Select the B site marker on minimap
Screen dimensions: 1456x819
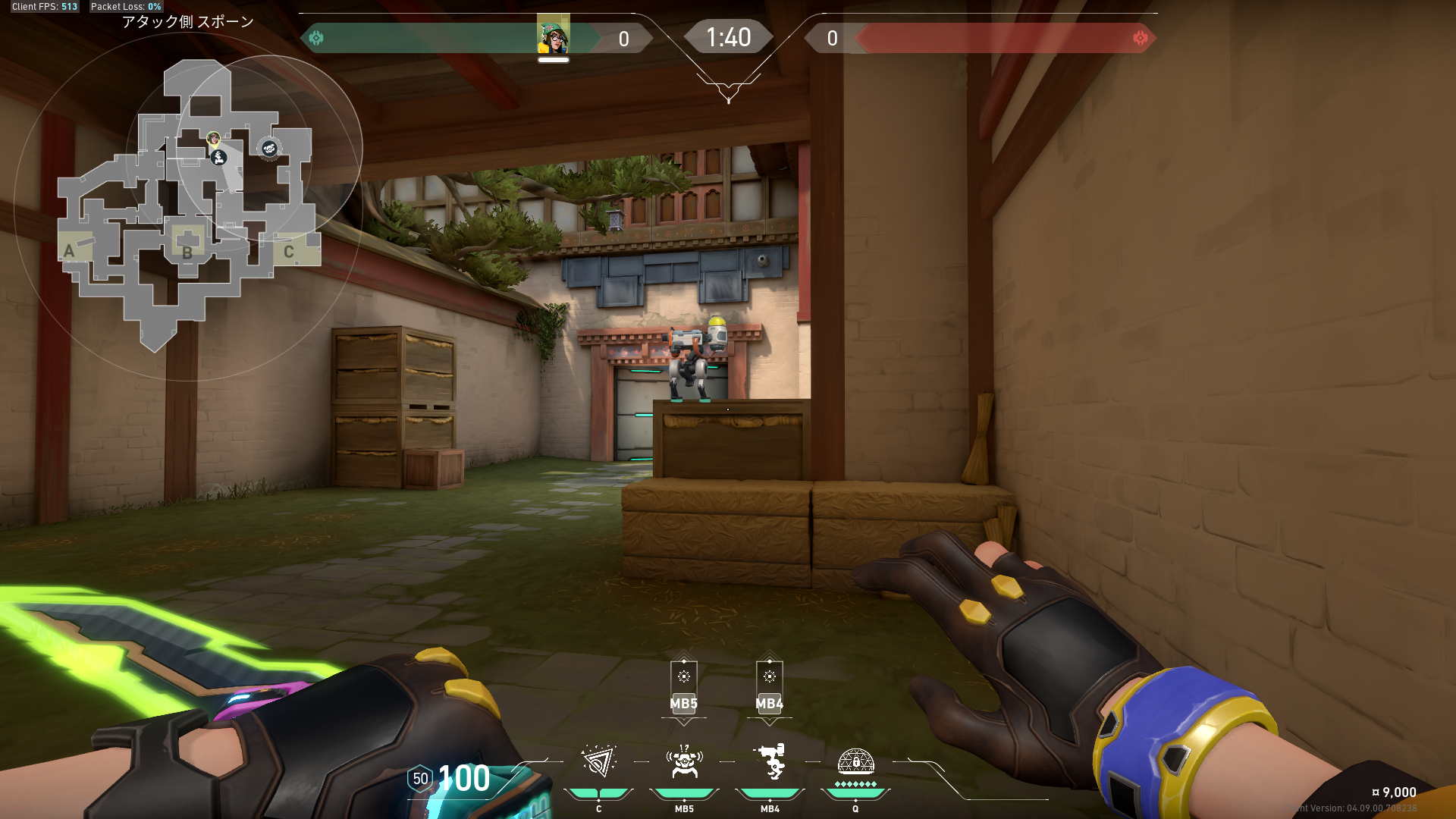[187, 251]
